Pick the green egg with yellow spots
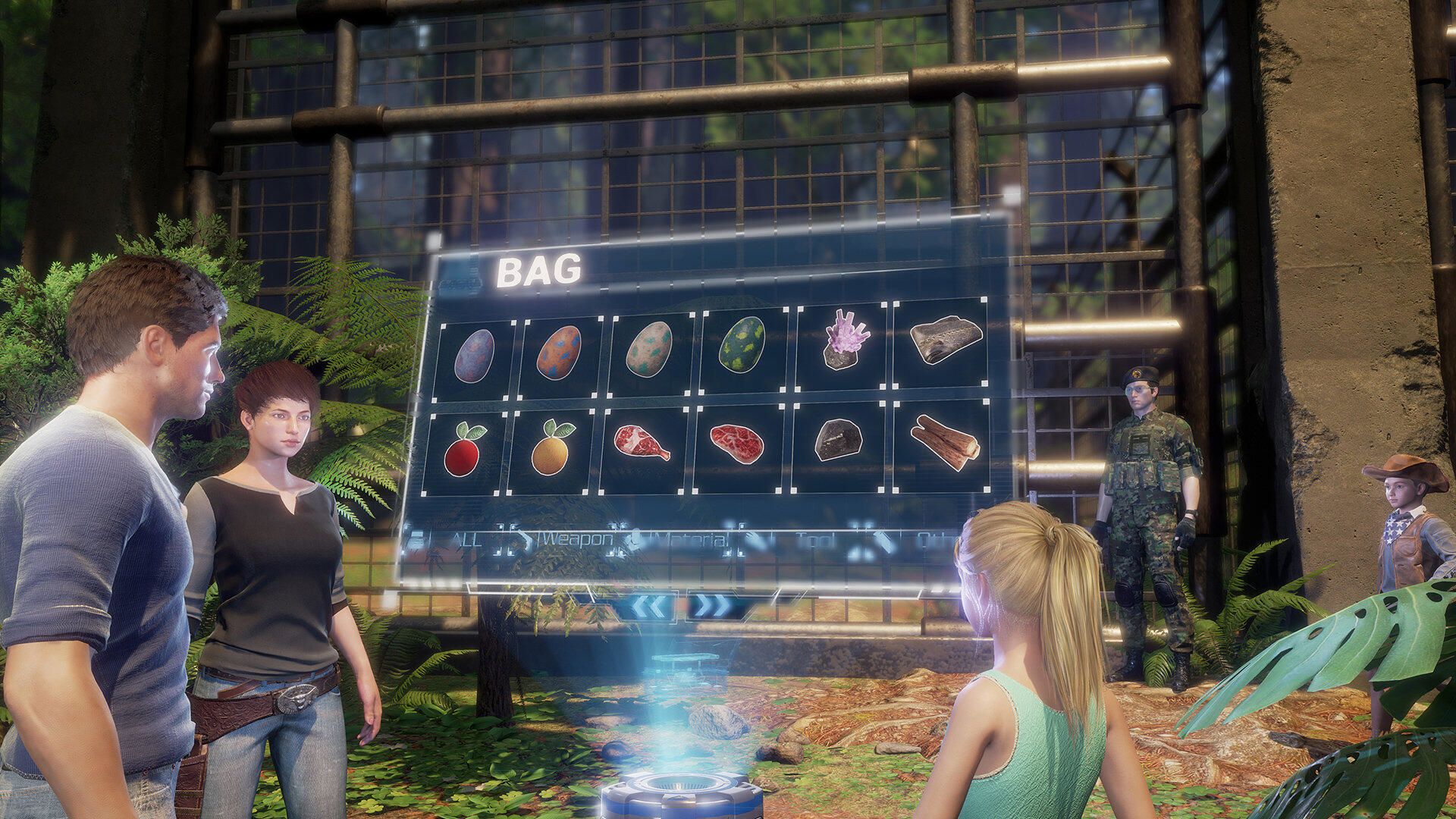1456x819 pixels. (742, 345)
